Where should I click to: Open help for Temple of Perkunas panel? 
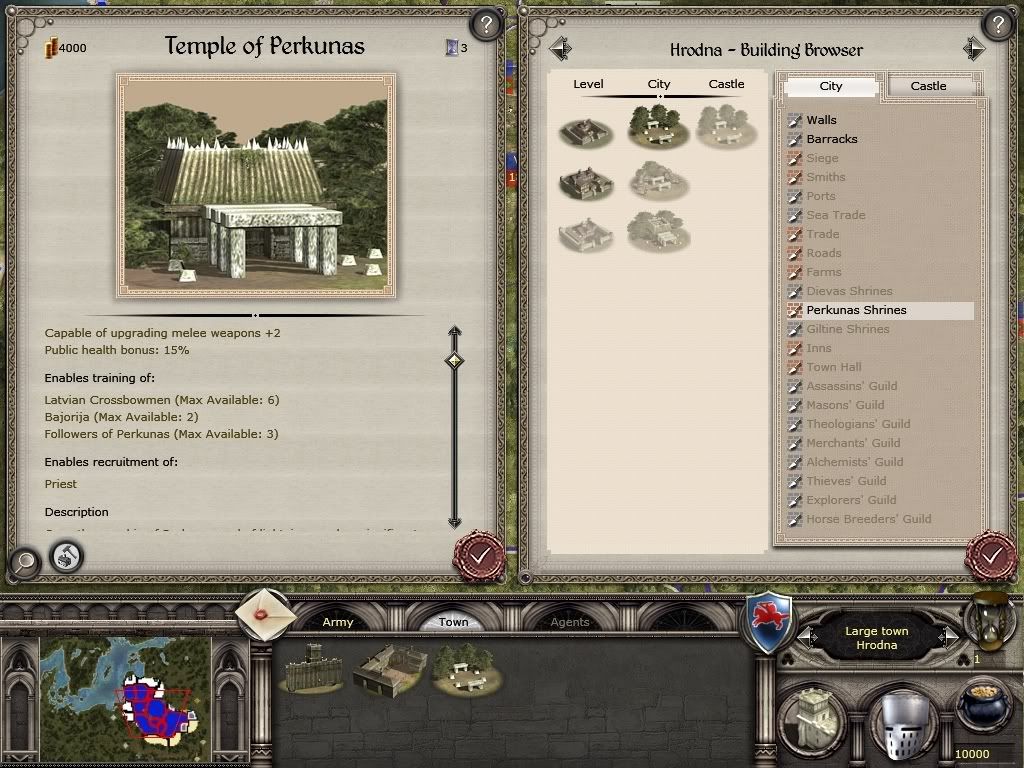(x=485, y=24)
